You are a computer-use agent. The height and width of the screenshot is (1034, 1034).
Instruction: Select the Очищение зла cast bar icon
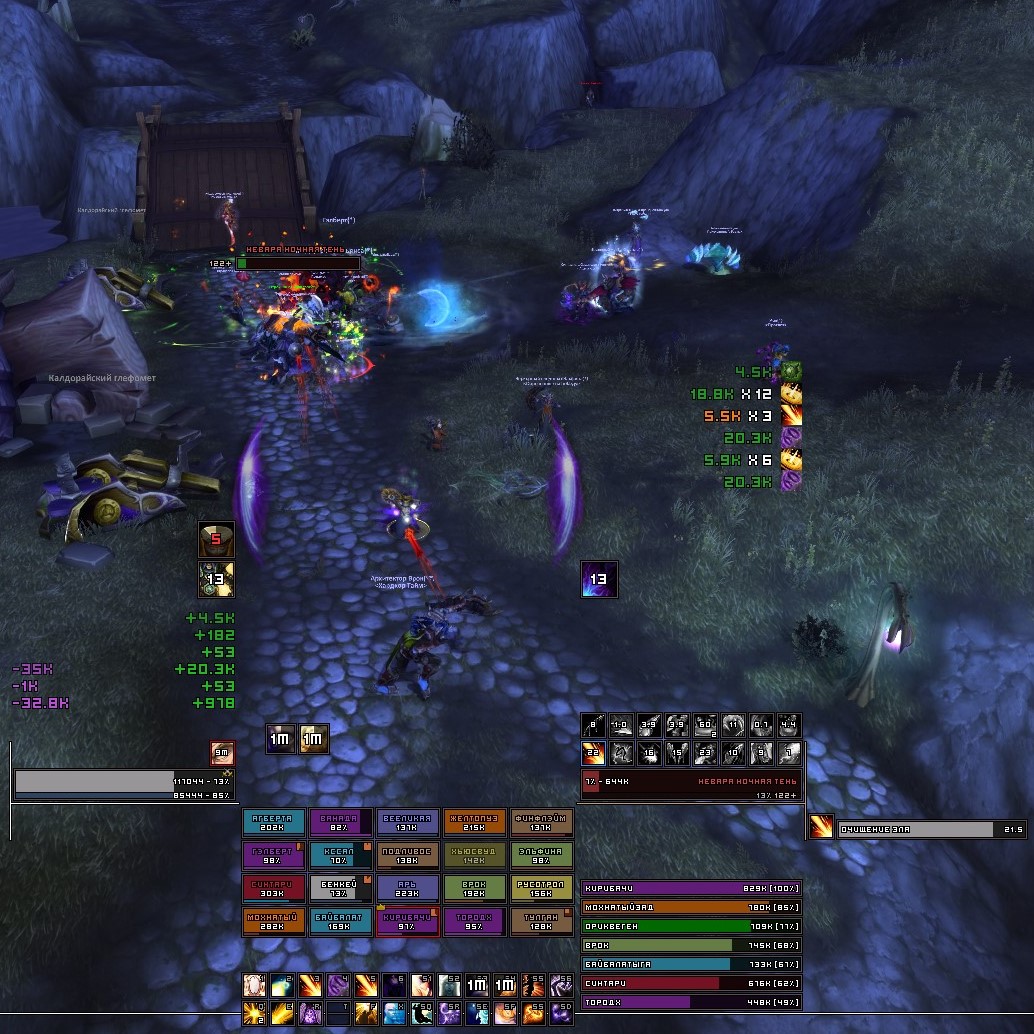point(821,828)
